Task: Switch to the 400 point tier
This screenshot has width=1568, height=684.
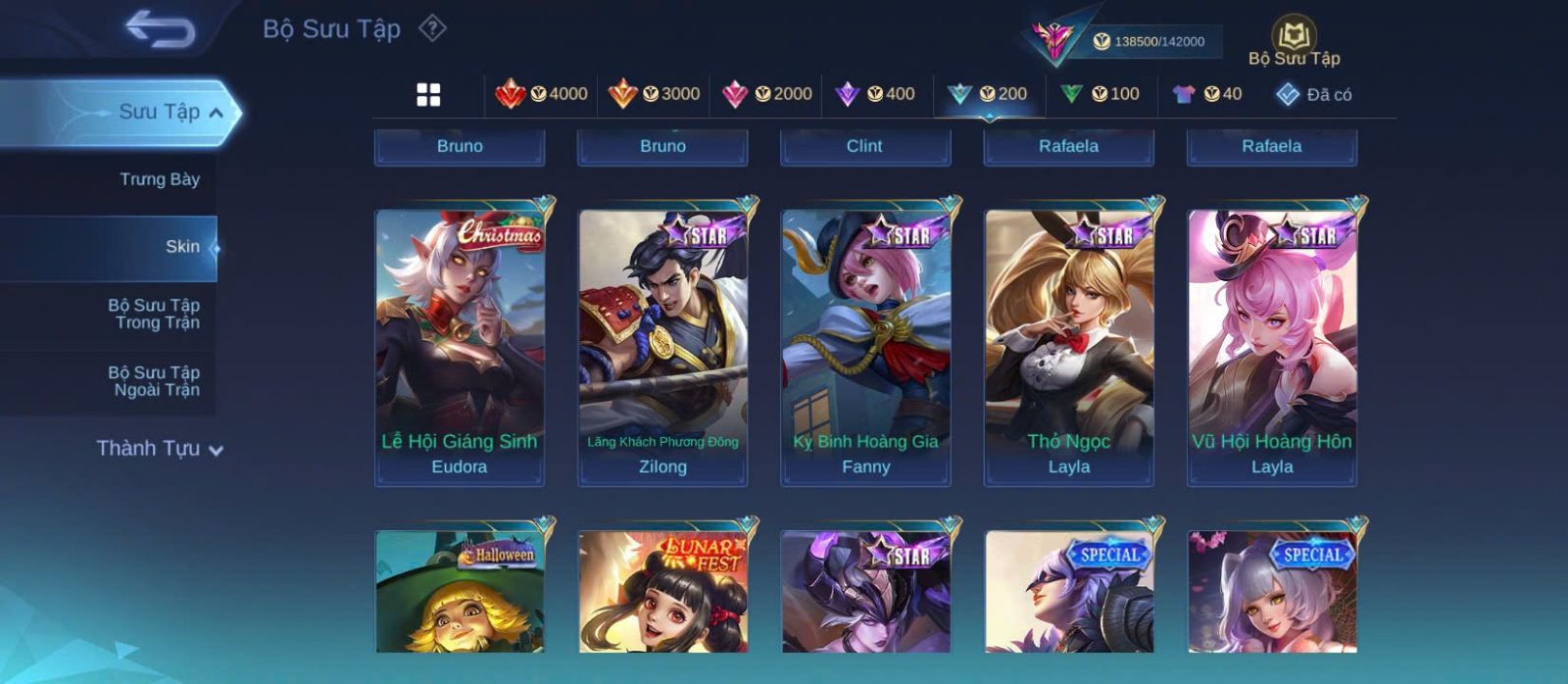Action: point(874,94)
